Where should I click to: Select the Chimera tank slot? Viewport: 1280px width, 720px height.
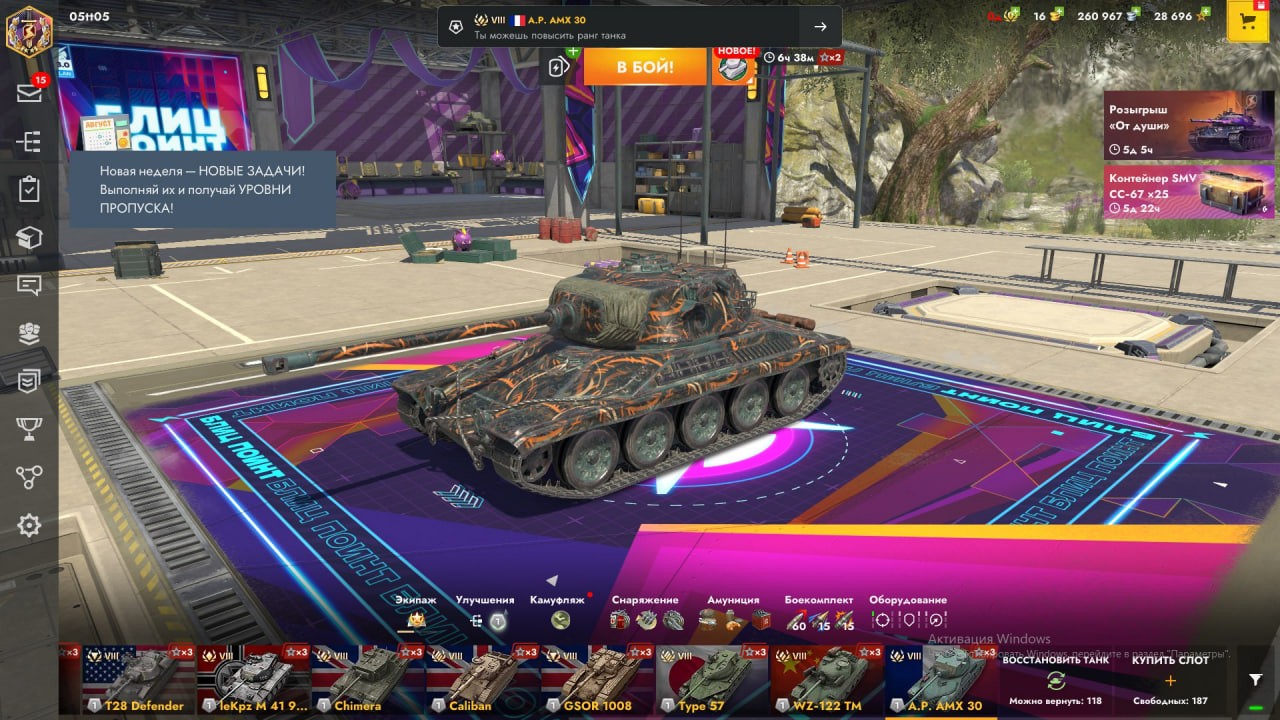coord(368,680)
